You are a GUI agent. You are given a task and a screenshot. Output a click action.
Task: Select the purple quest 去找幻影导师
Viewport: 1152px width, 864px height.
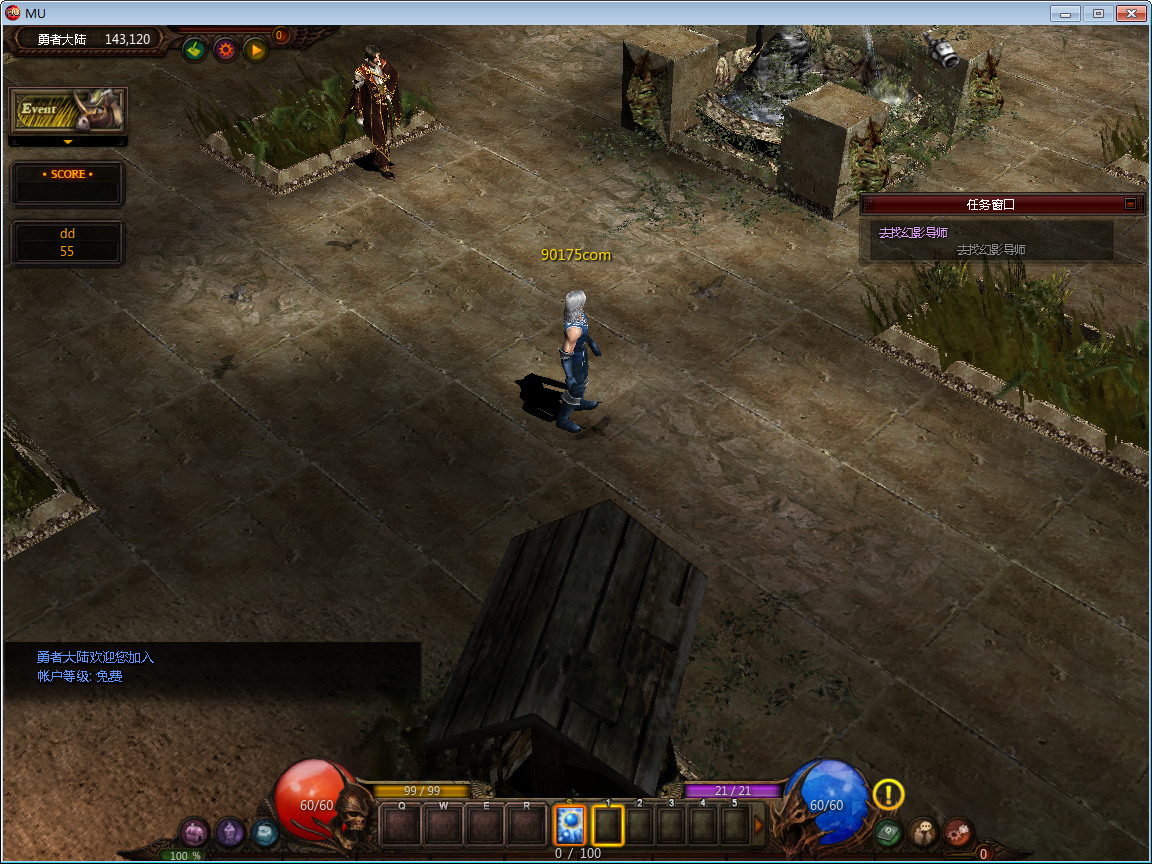[x=913, y=232]
